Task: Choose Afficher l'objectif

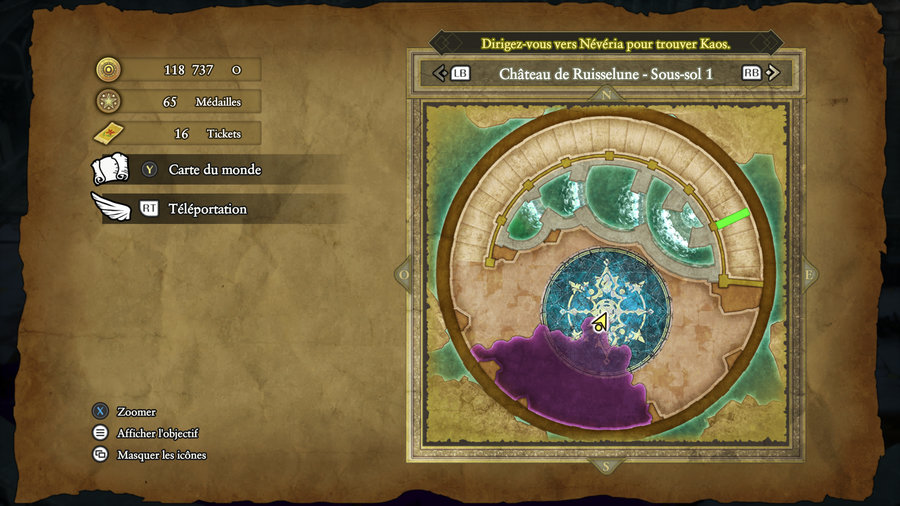Action: 157,433
